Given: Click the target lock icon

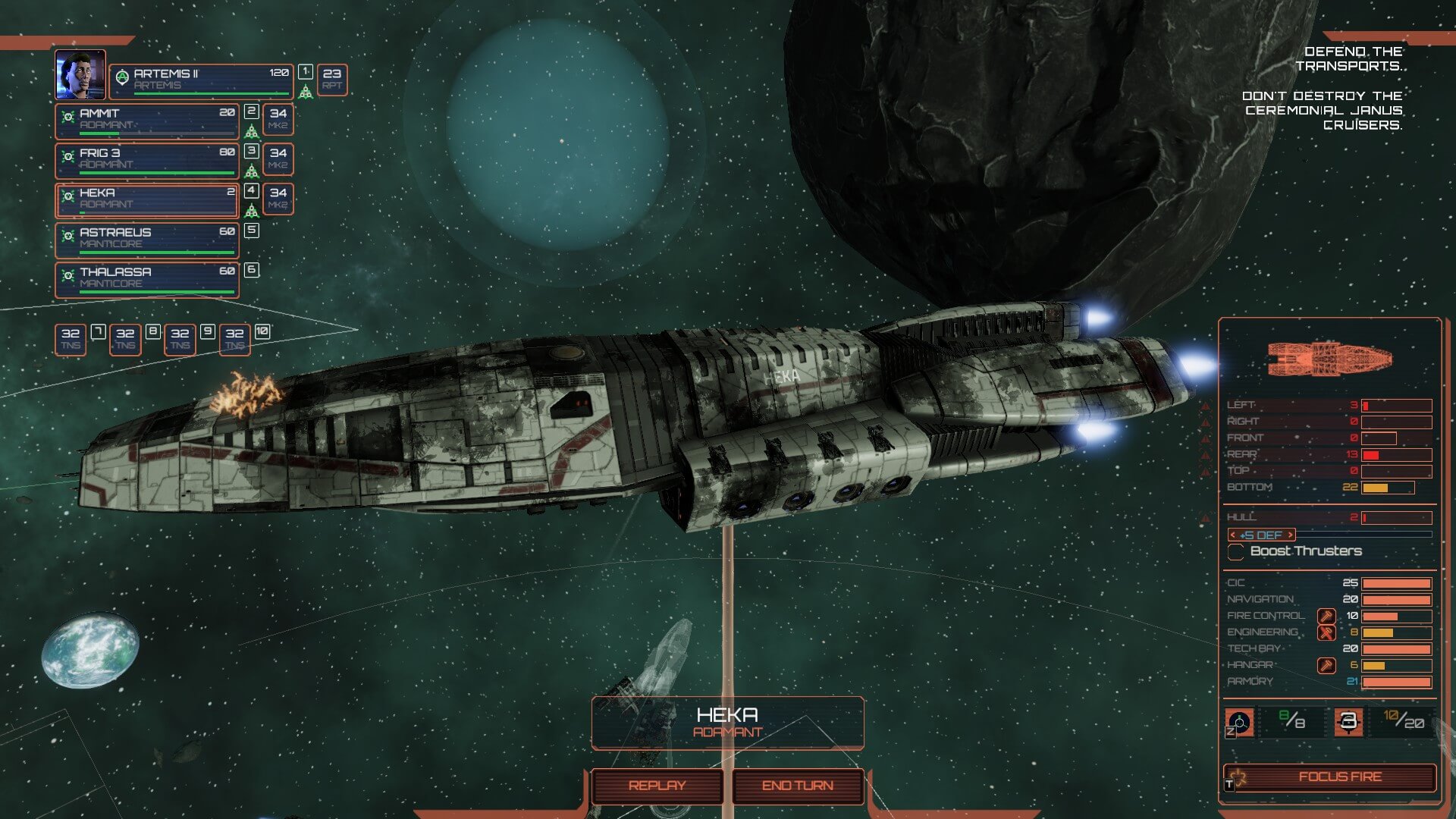Looking at the screenshot, I should [1348, 722].
